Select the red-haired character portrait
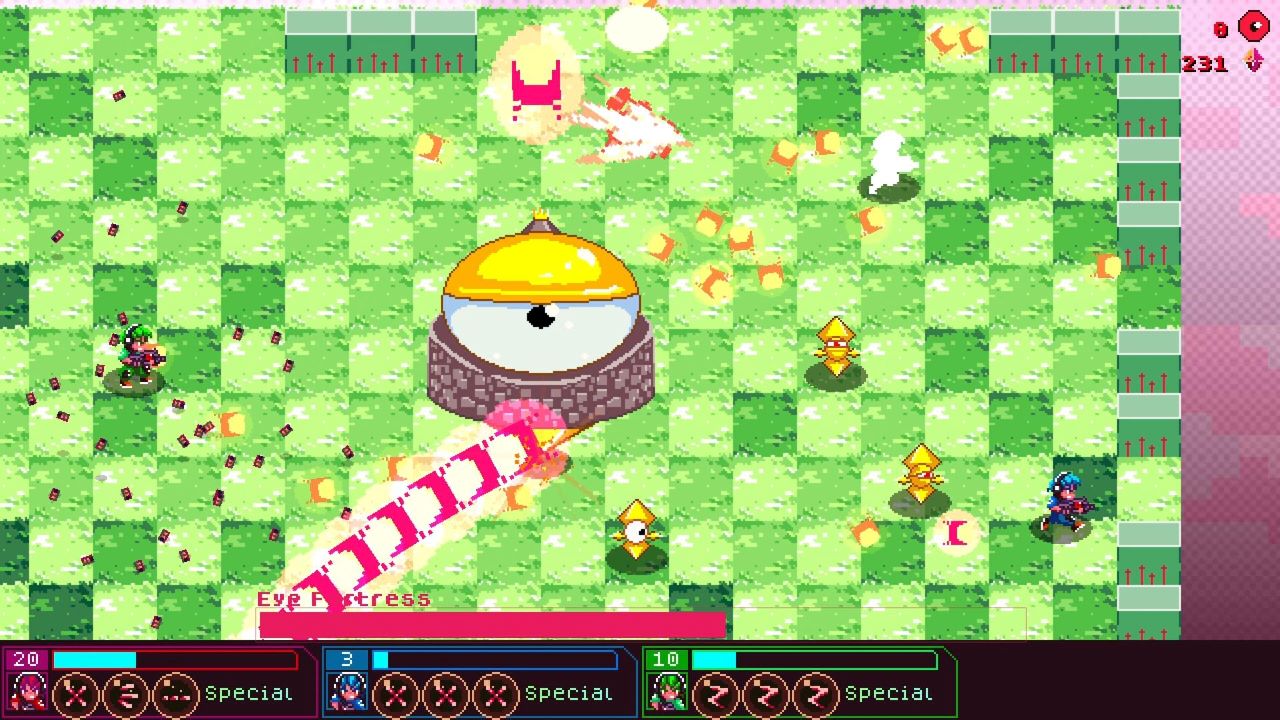1280x720 pixels. (26, 692)
